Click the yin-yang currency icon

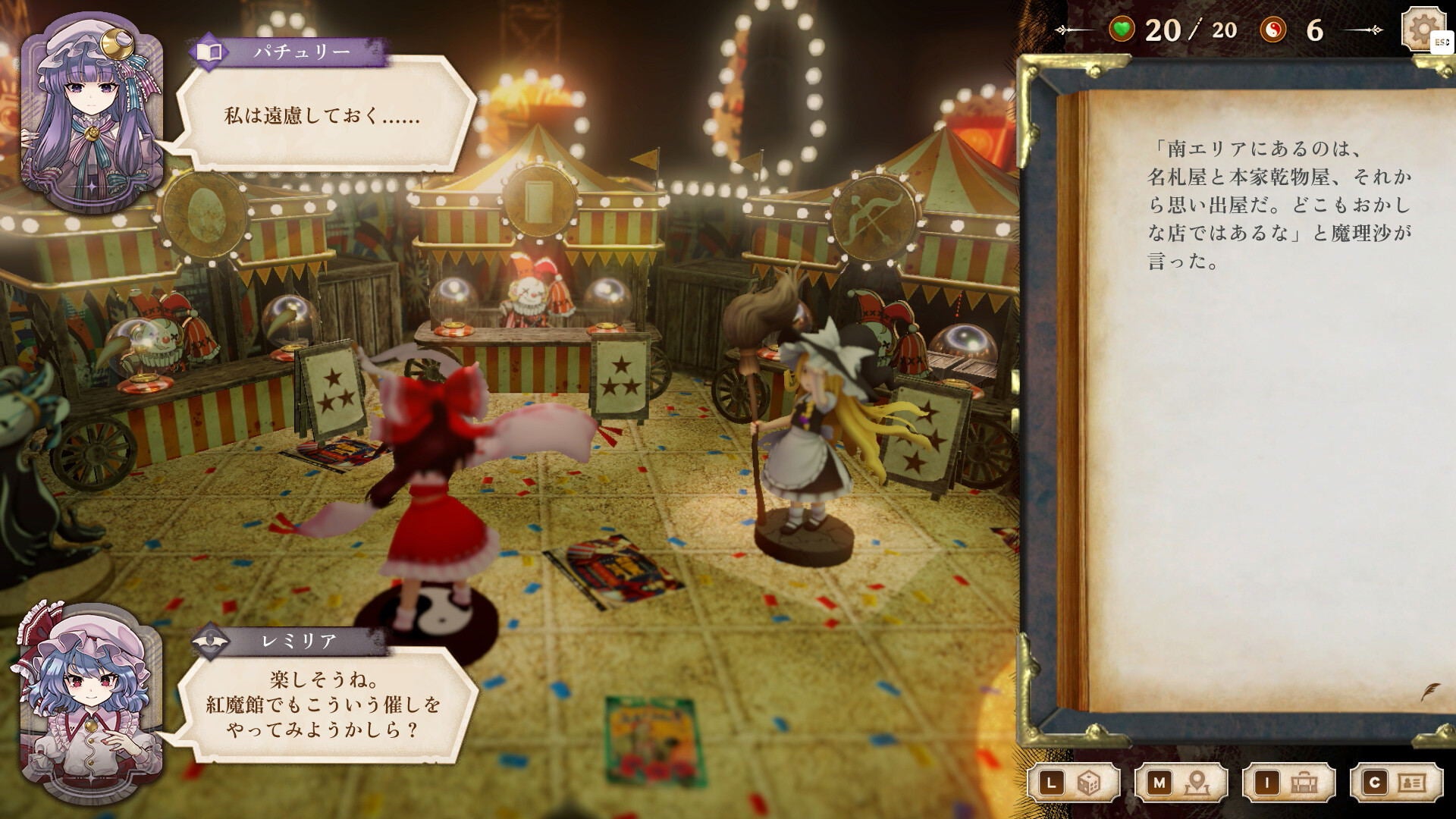click(x=1272, y=30)
